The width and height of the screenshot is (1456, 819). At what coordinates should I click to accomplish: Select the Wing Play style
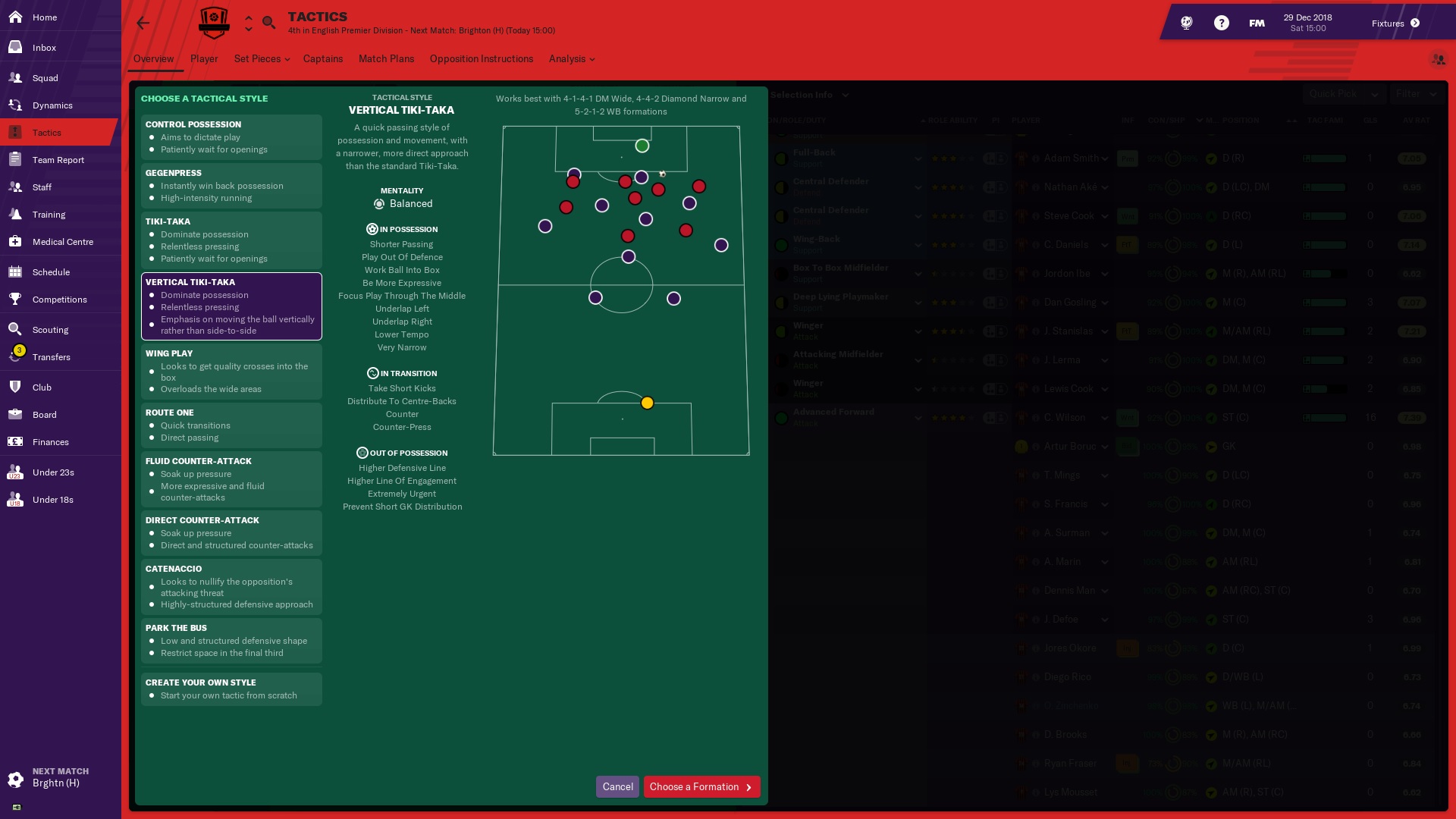click(x=231, y=372)
